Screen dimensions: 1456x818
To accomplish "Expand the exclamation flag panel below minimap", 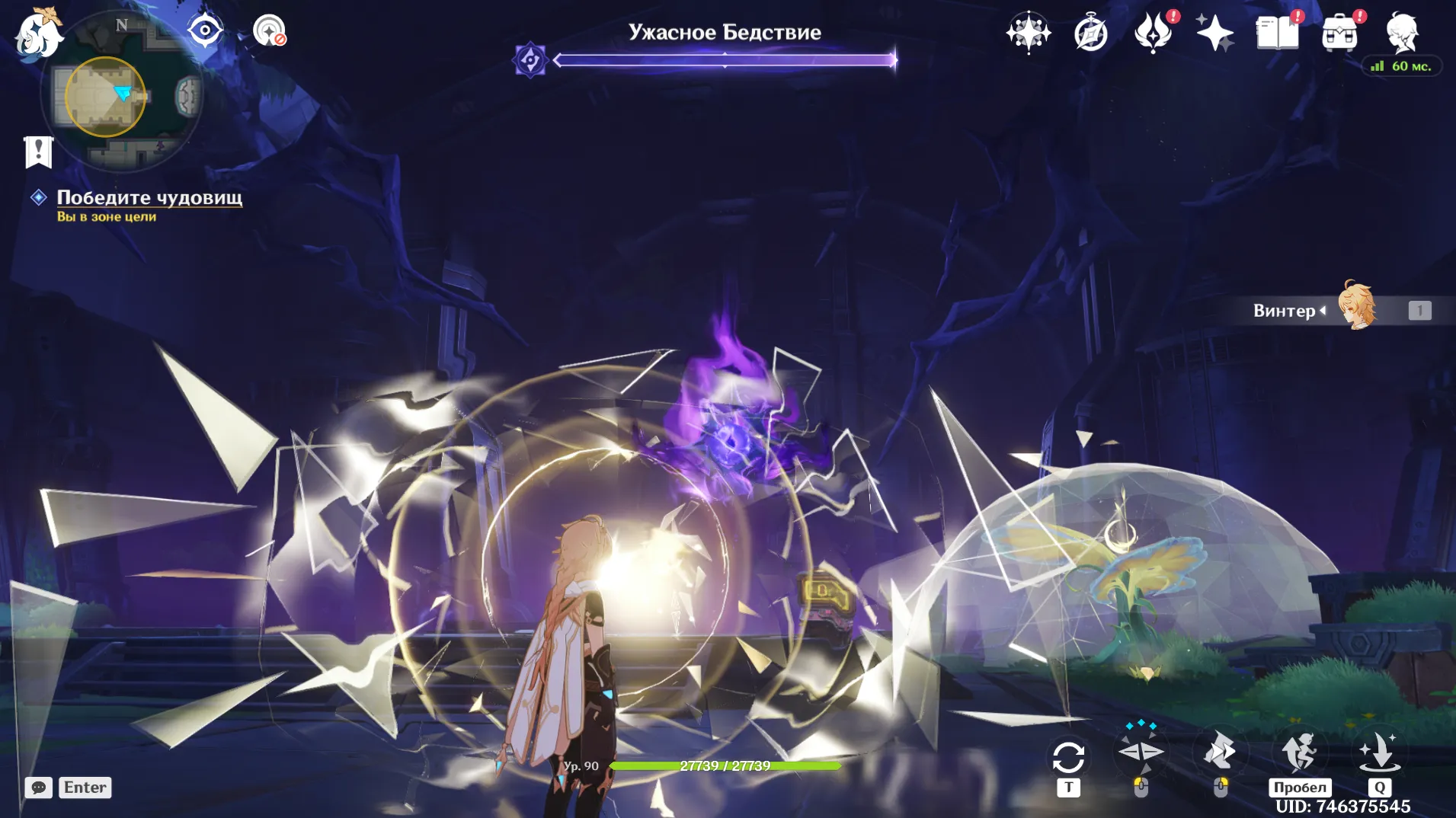I will click(x=37, y=151).
